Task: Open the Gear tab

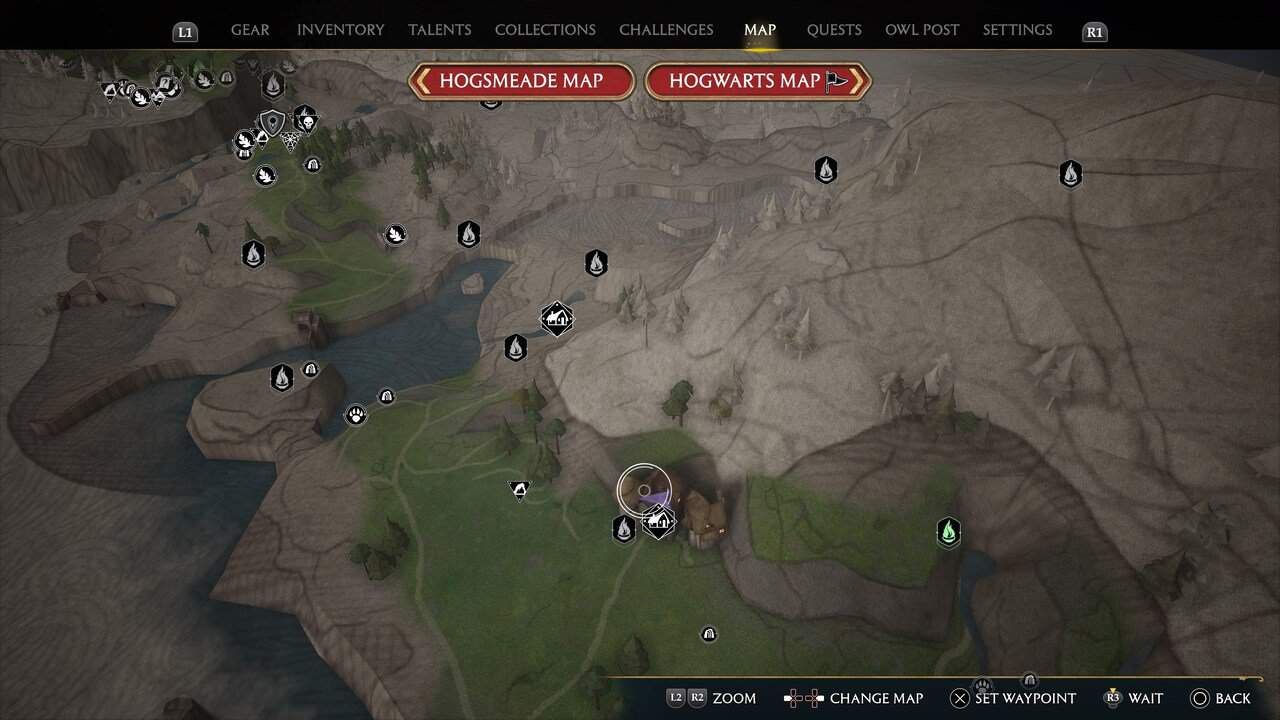Action: [x=250, y=30]
